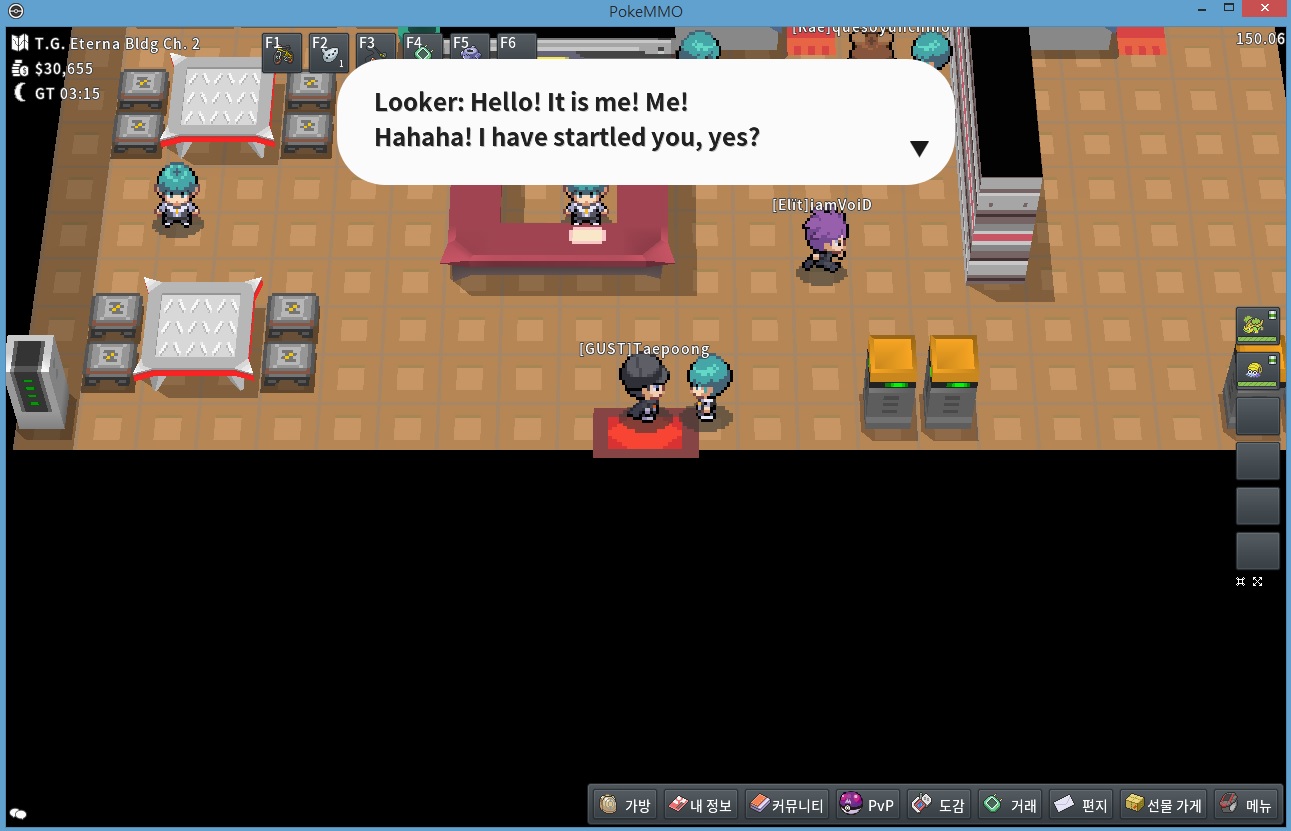Open the 편지 mail window

pyautogui.click(x=1081, y=804)
